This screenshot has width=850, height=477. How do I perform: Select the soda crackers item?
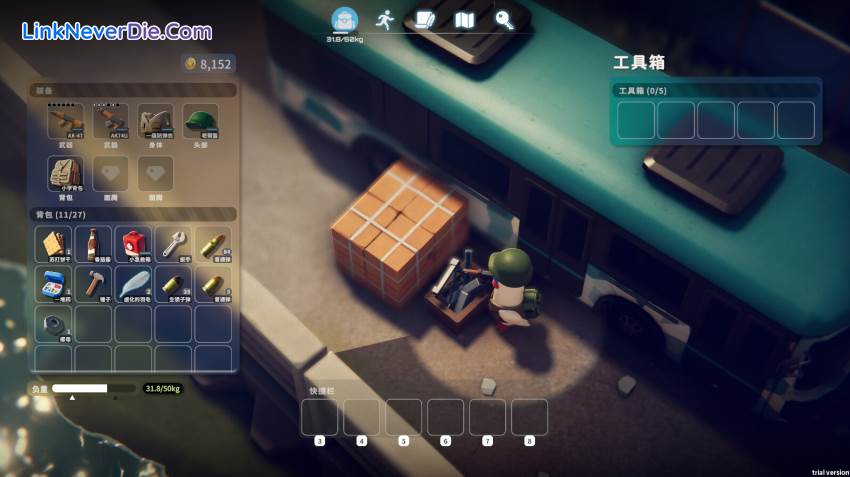coord(53,244)
